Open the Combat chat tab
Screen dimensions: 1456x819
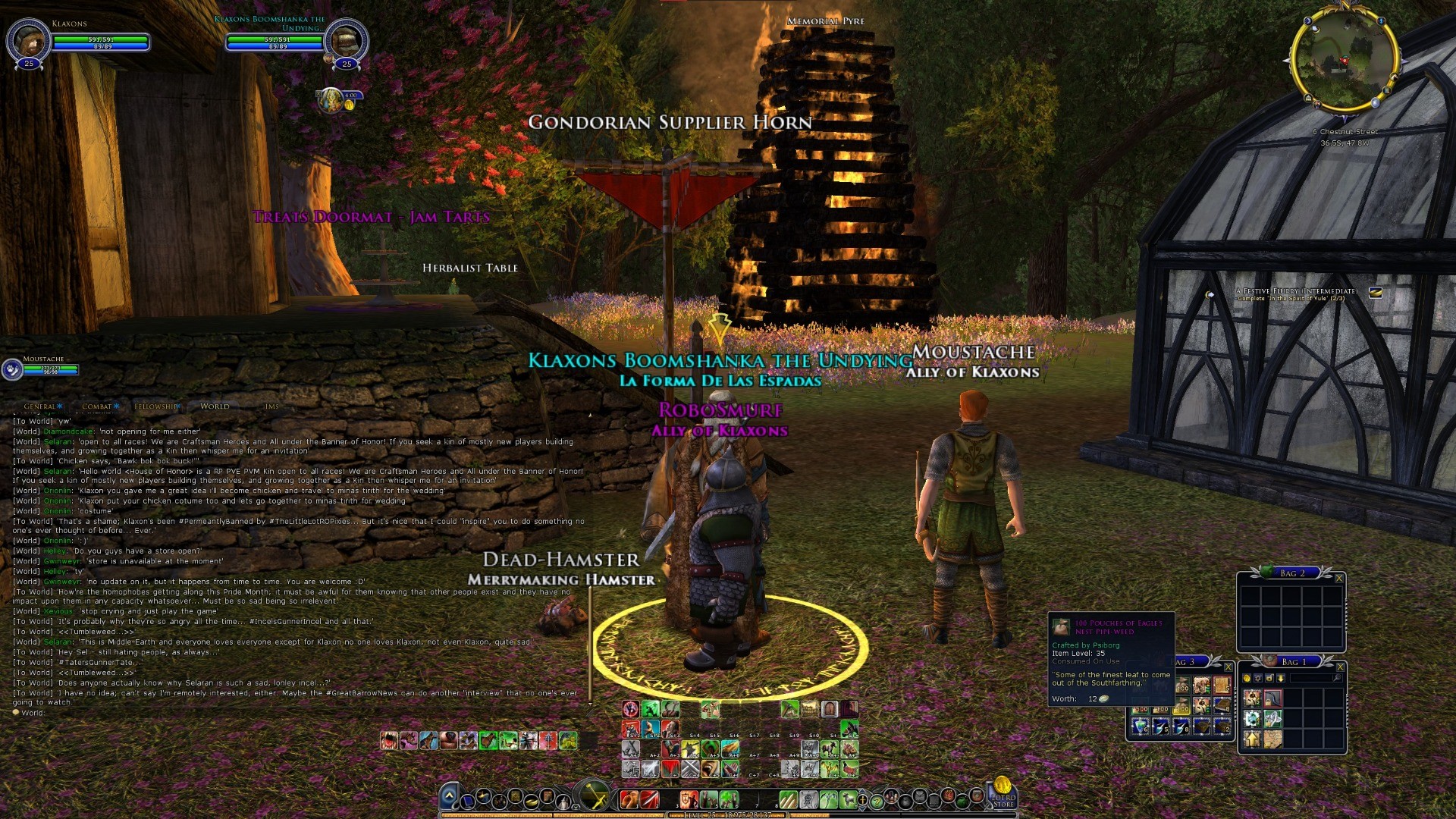(97, 406)
